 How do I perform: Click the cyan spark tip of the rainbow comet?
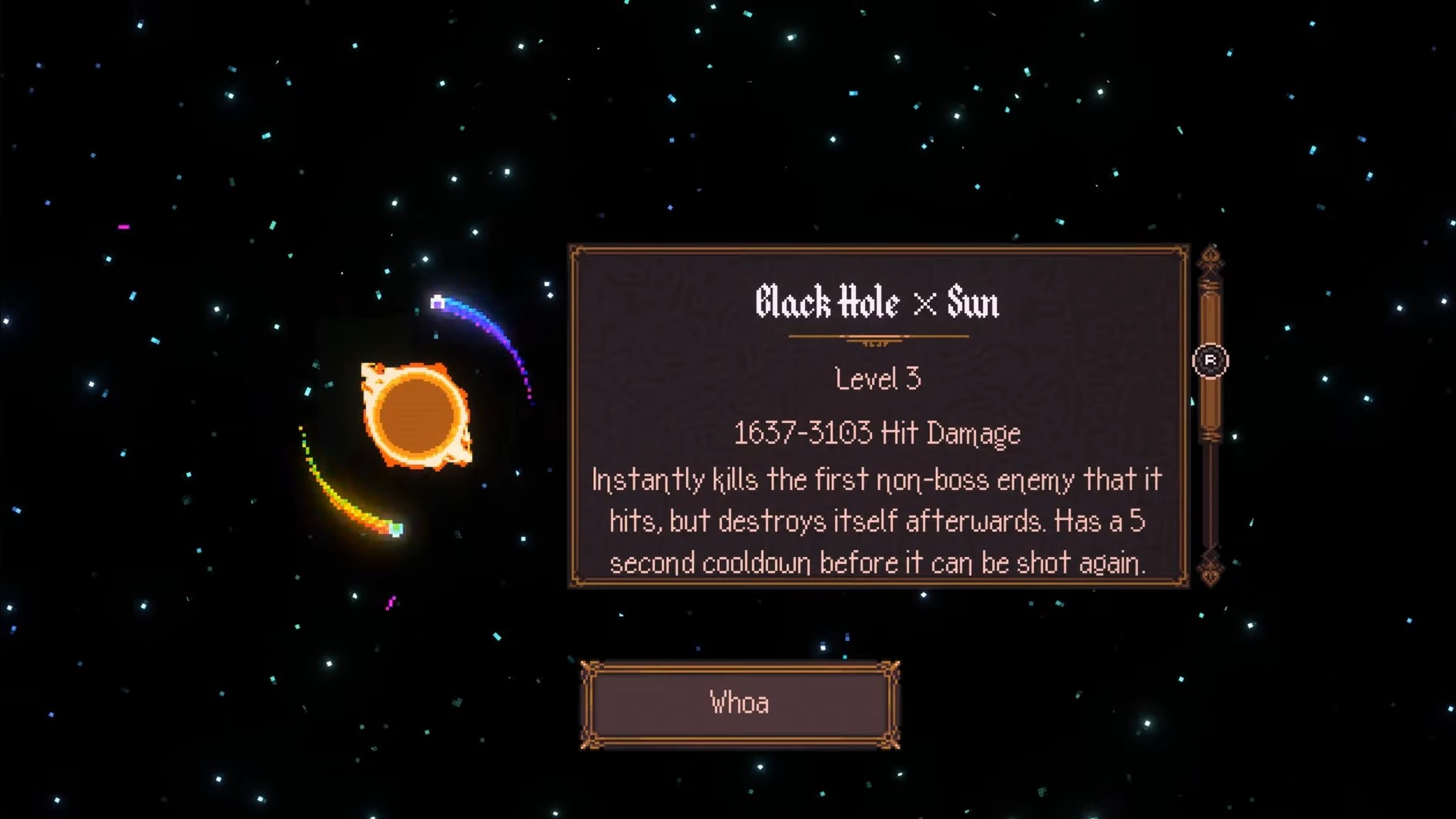[396, 529]
